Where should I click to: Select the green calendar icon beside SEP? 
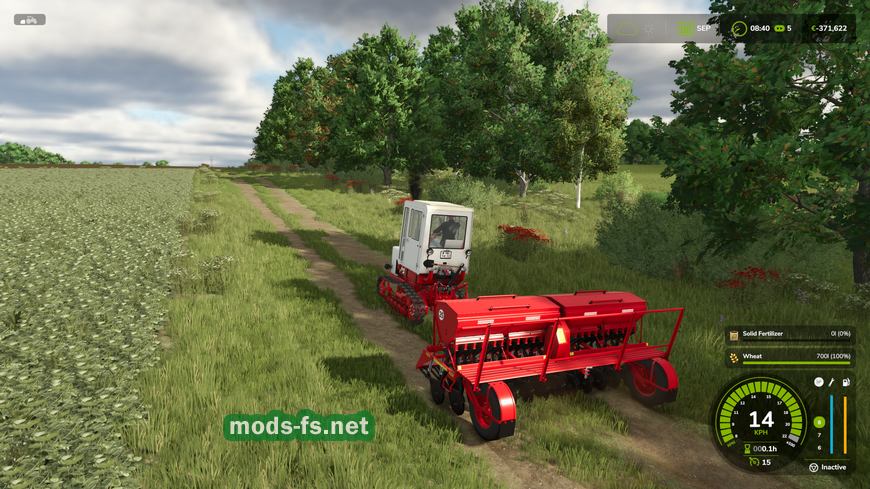point(686,28)
